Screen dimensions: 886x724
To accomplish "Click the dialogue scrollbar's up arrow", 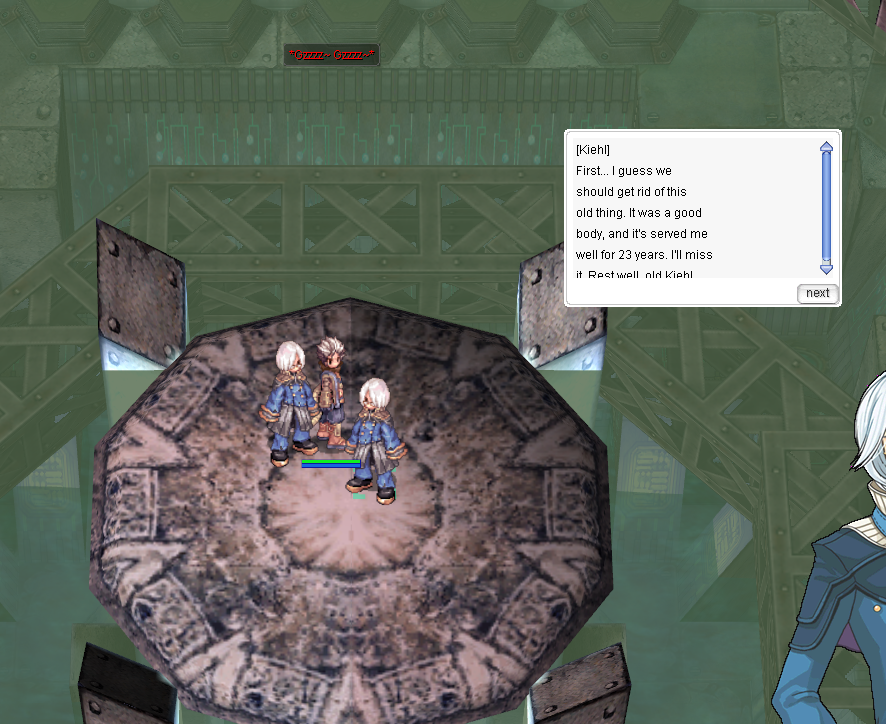I will [x=826, y=147].
